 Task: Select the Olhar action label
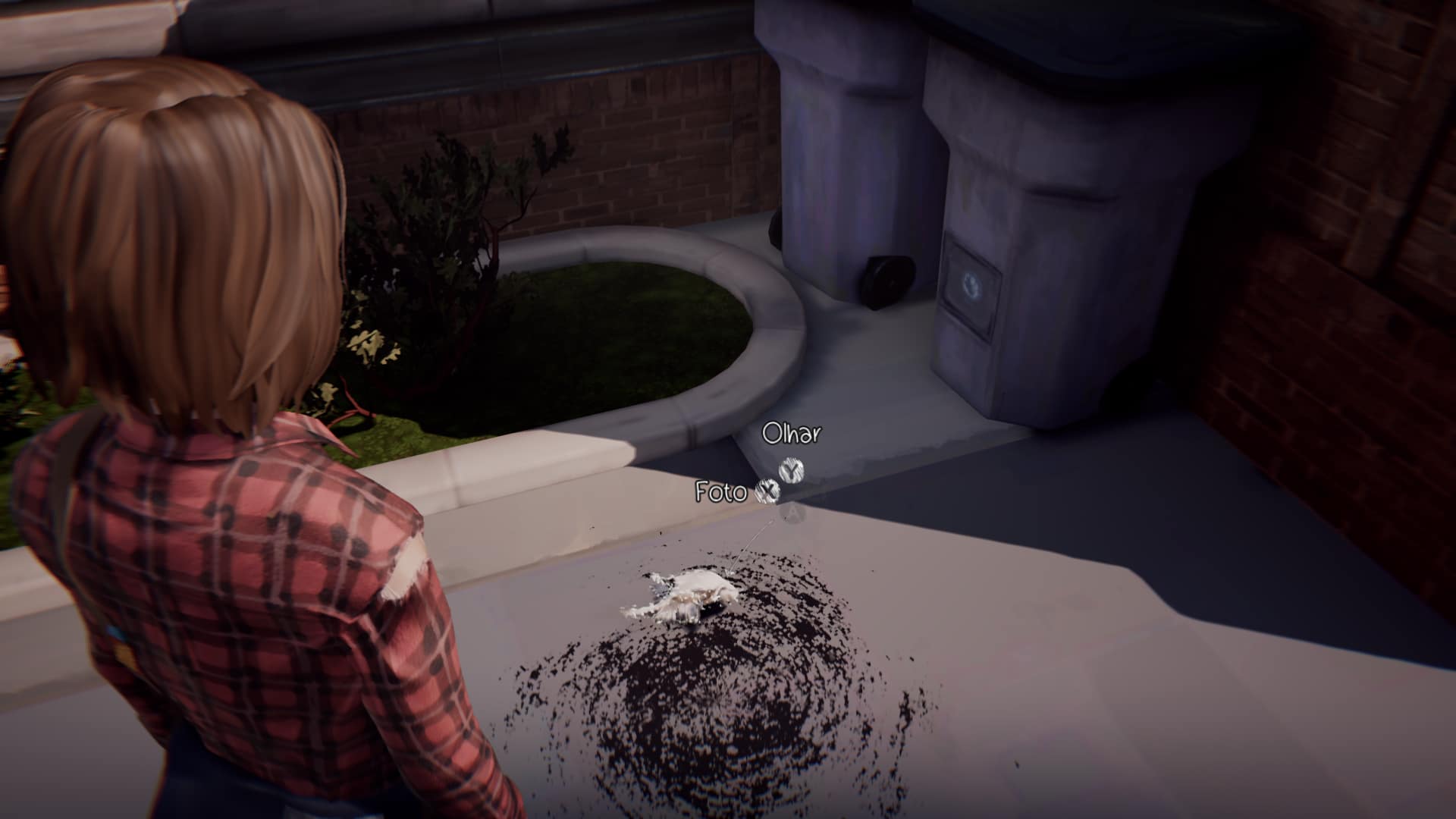[791, 435]
